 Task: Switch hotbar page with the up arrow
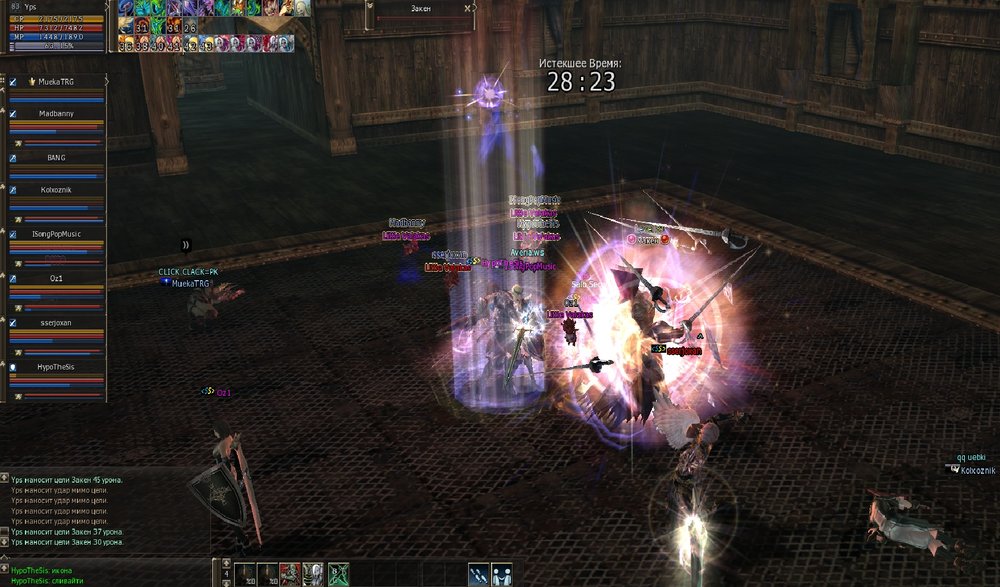click(226, 563)
